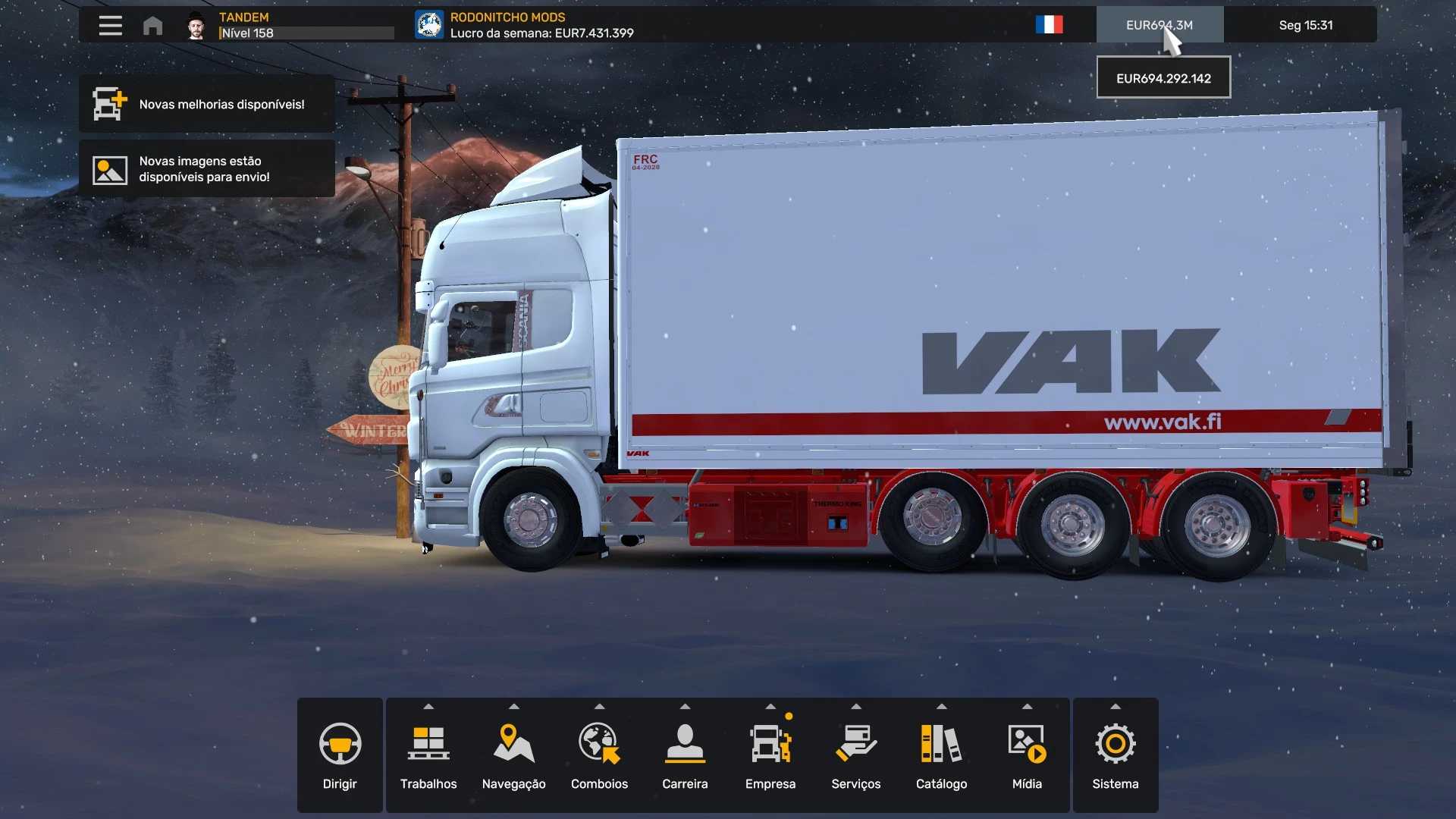The height and width of the screenshot is (819, 1456).
Task: Choose the Carreira career menu
Action: [685, 755]
